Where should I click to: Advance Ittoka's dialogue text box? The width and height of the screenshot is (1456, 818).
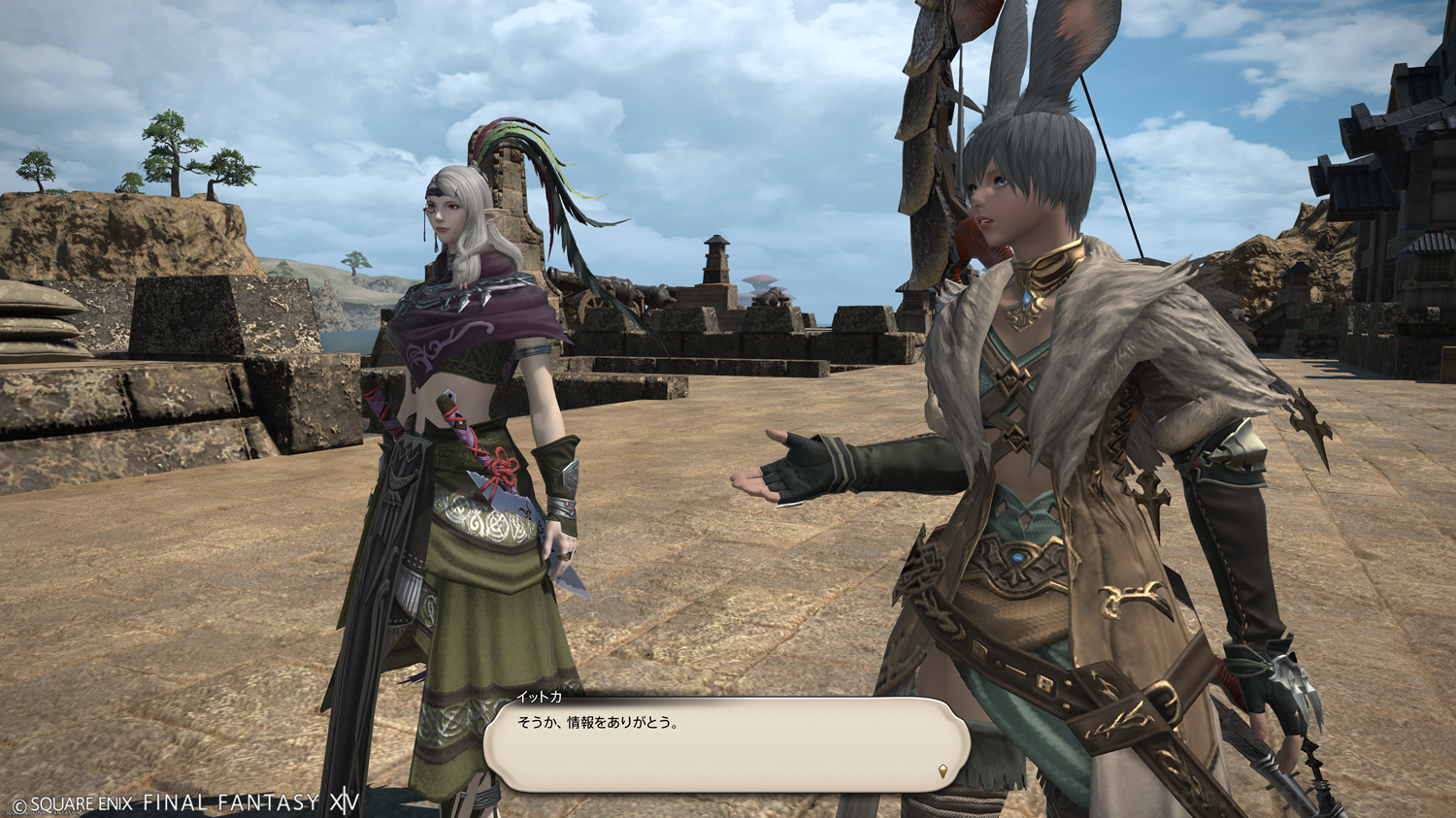click(726, 743)
